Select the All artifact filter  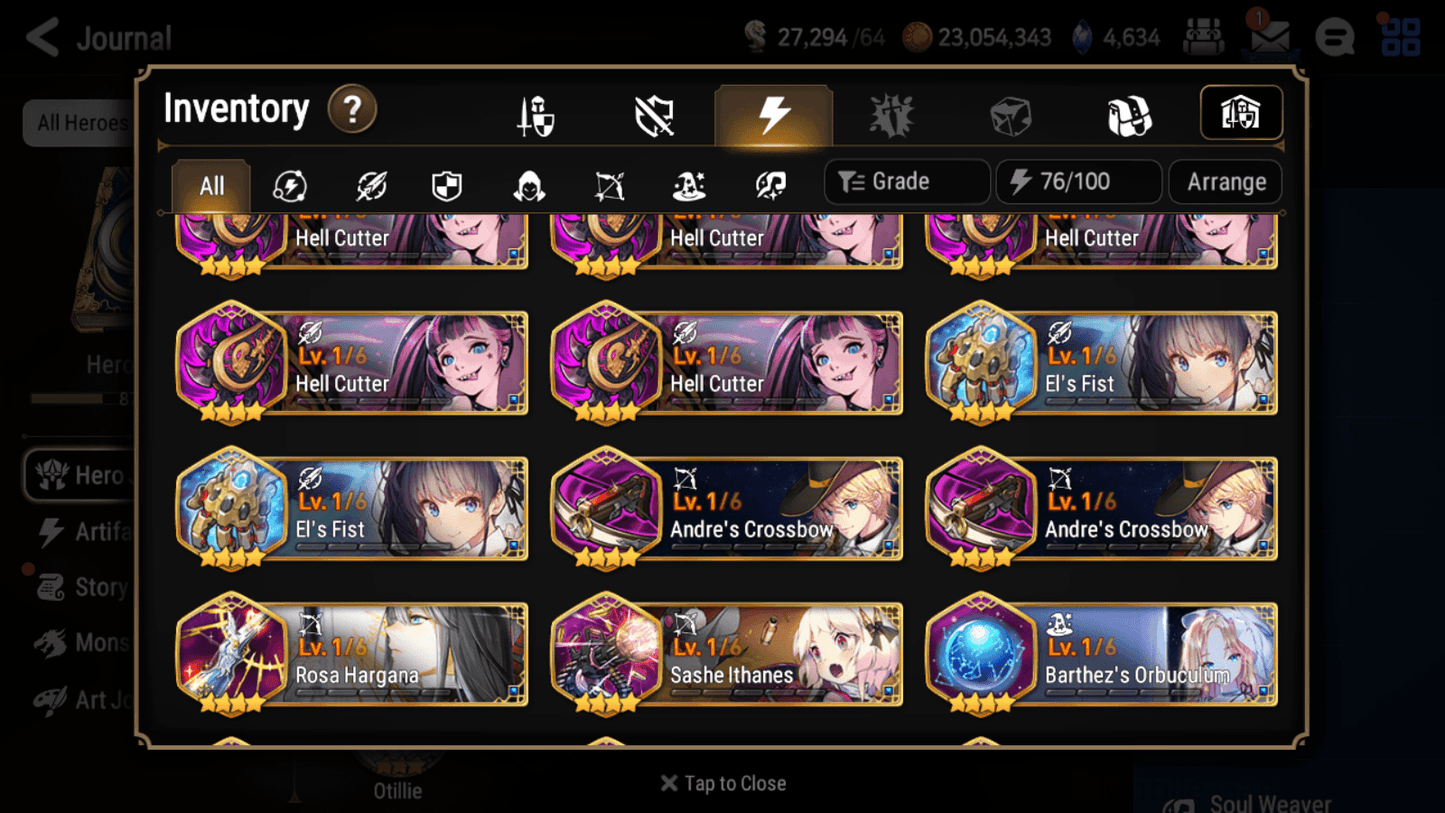[210, 185]
